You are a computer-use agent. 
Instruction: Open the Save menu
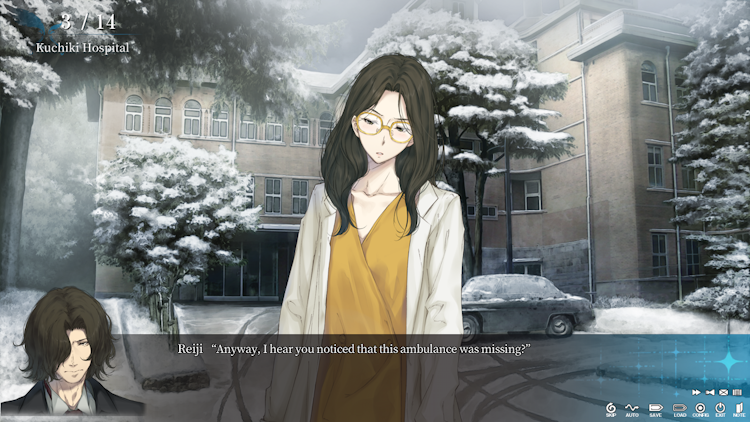coord(656,408)
